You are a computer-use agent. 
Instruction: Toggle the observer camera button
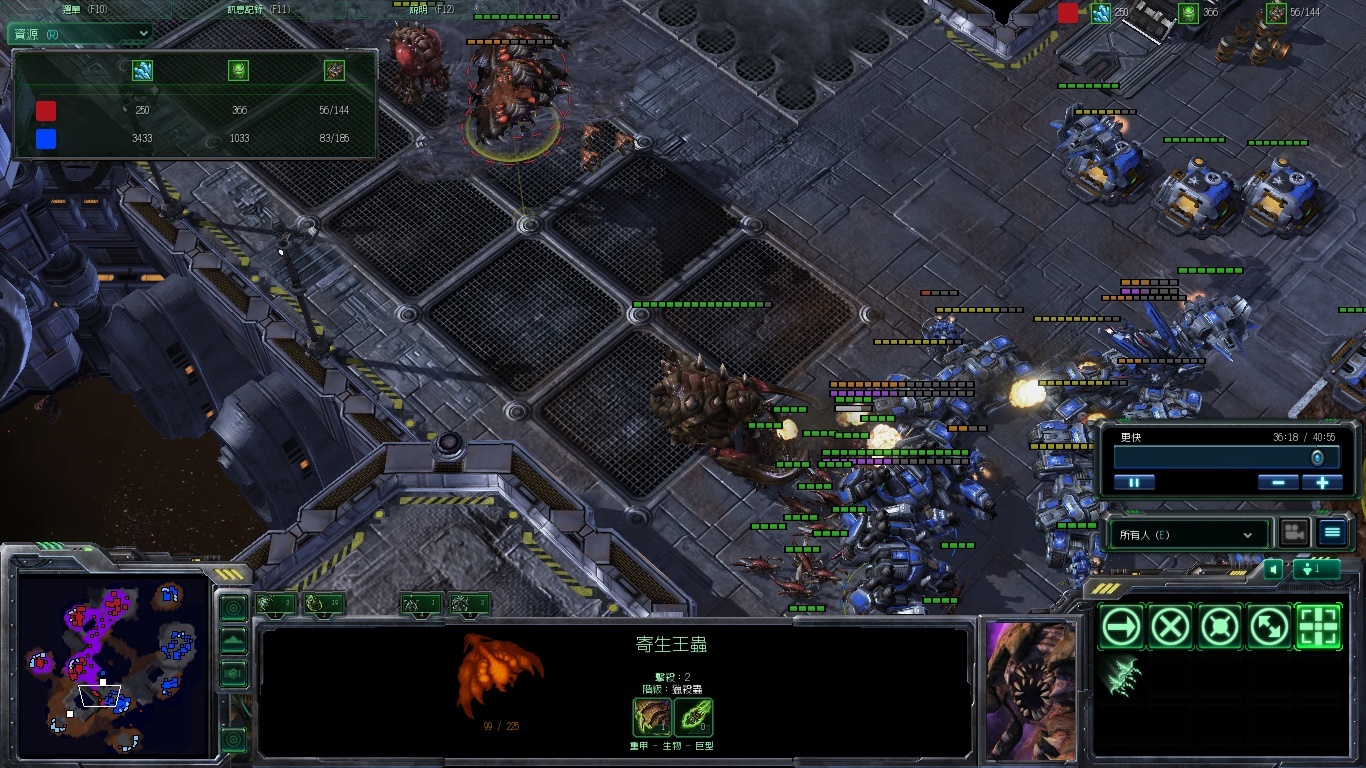pyautogui.click(x=1295, y=533)
